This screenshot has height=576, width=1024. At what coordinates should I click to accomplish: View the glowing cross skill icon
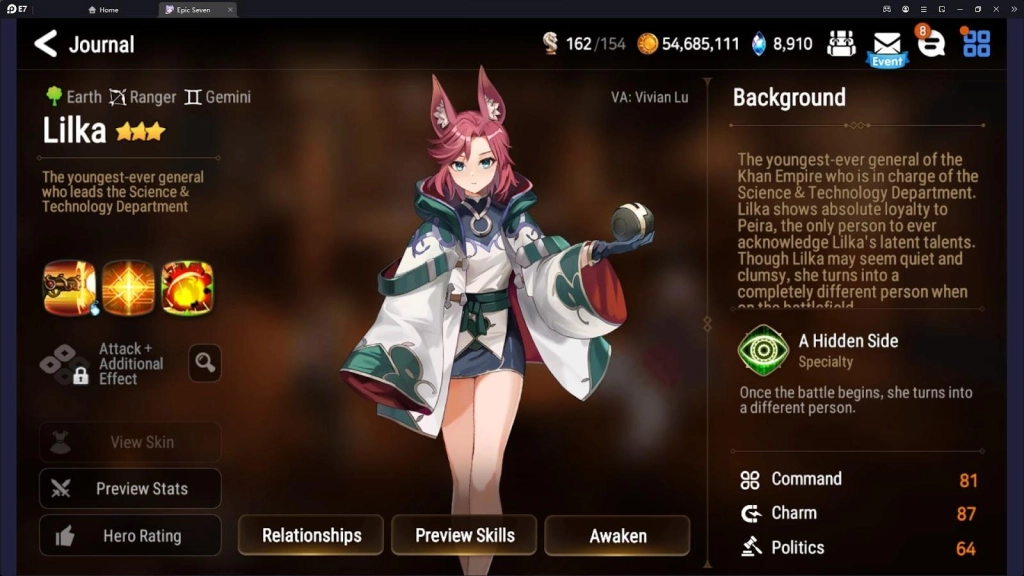128,288
